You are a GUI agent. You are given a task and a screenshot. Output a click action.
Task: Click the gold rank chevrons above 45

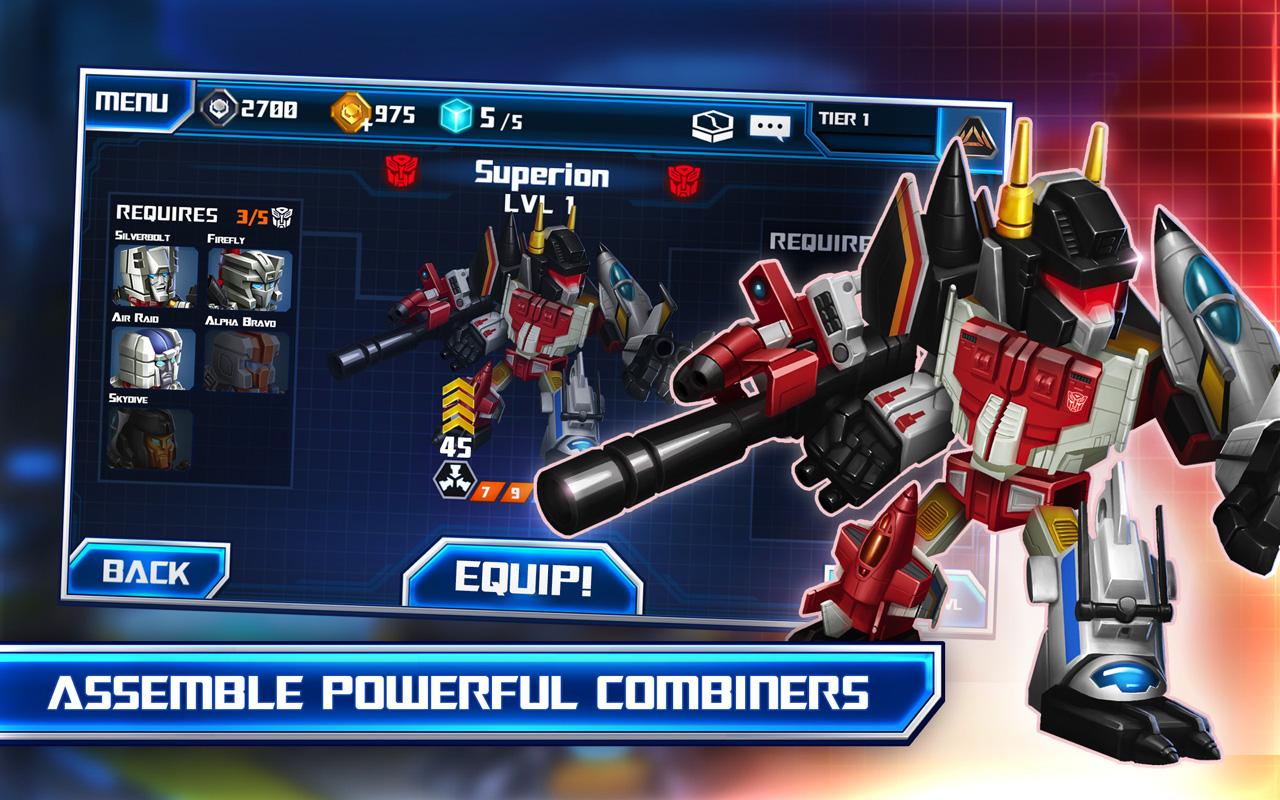click(x=456, y=406)
